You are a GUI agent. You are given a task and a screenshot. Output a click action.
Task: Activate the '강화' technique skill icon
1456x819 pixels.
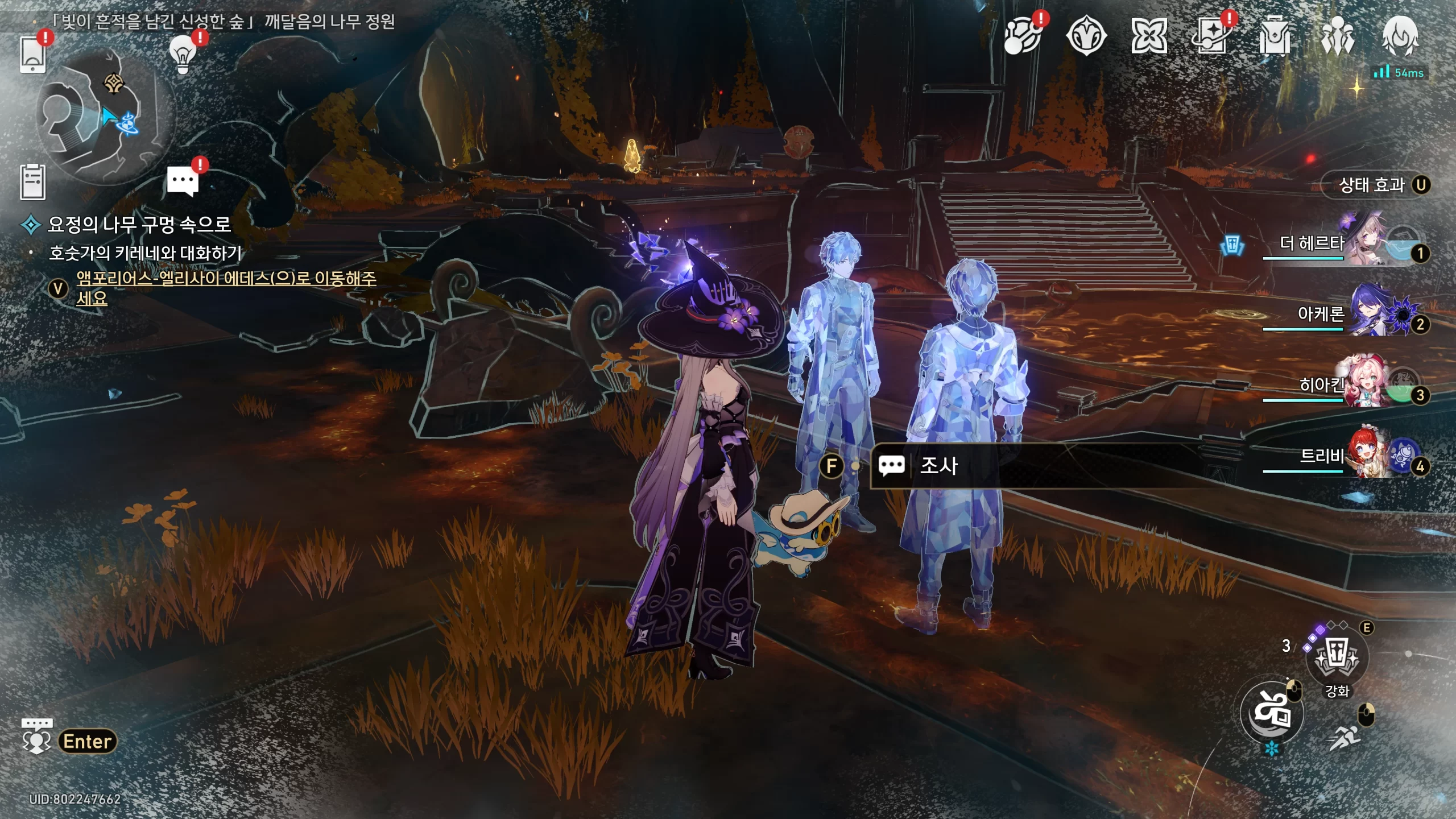(x=1336, y=657)
